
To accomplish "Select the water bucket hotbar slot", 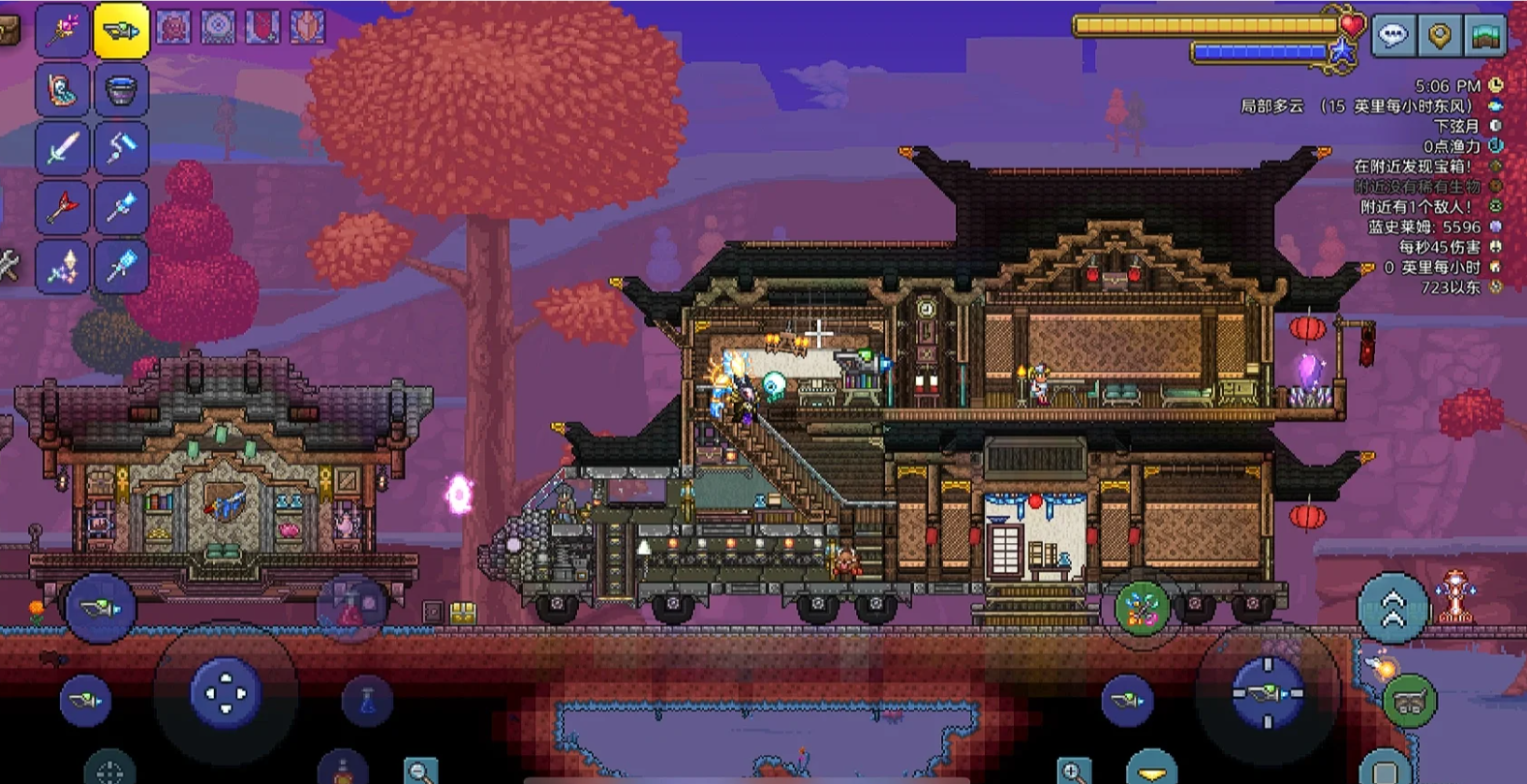I will point(121,90).
